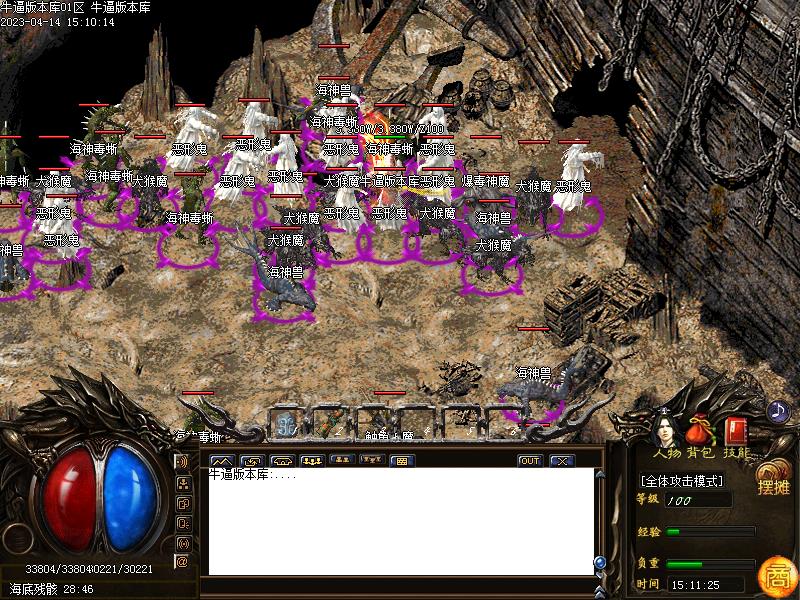Click the OUT button above chat
The image size is (800, 600).
530,461
